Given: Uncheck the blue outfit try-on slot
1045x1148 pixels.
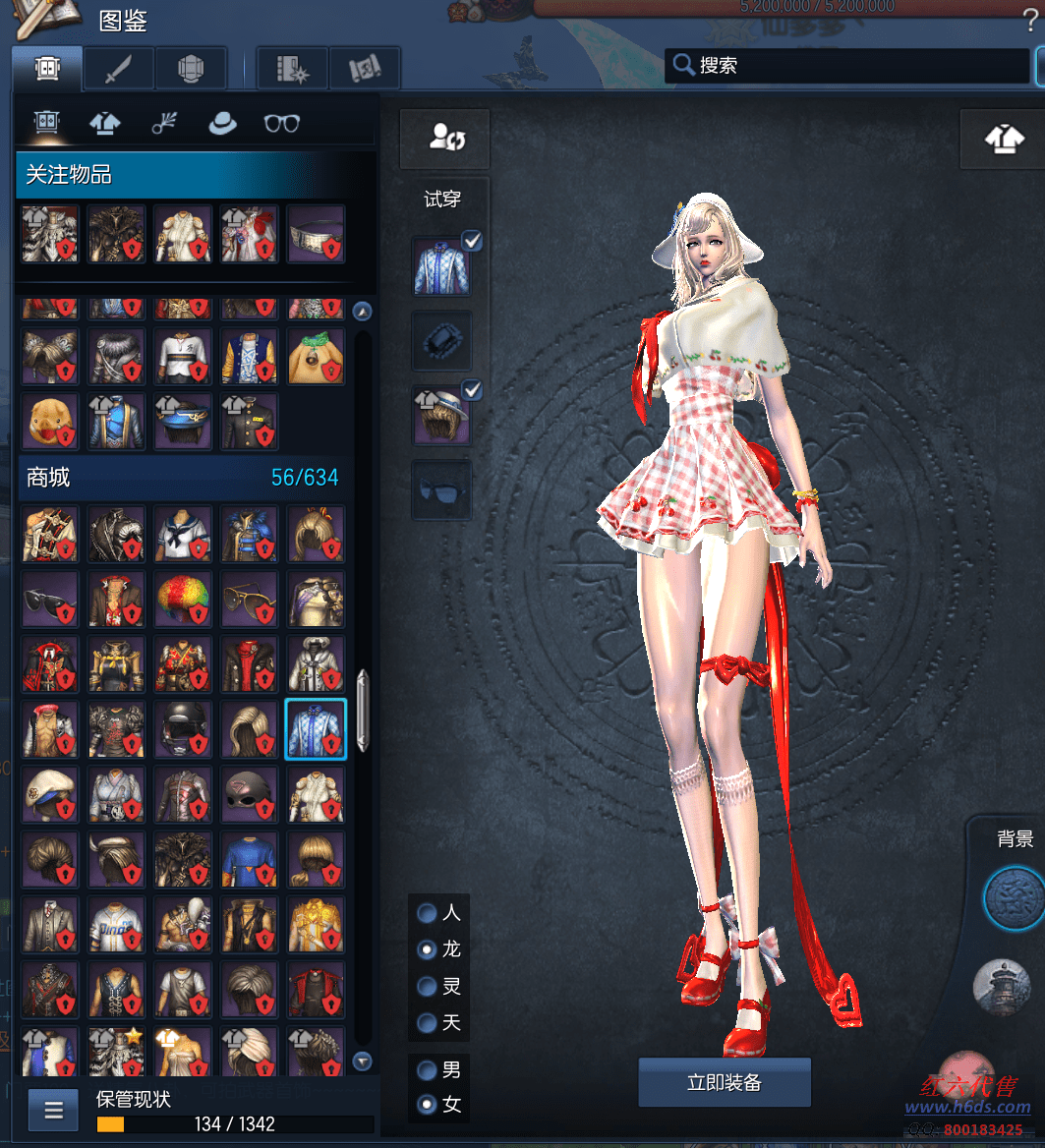Looking at the screenshot, I should pos(472,242).
